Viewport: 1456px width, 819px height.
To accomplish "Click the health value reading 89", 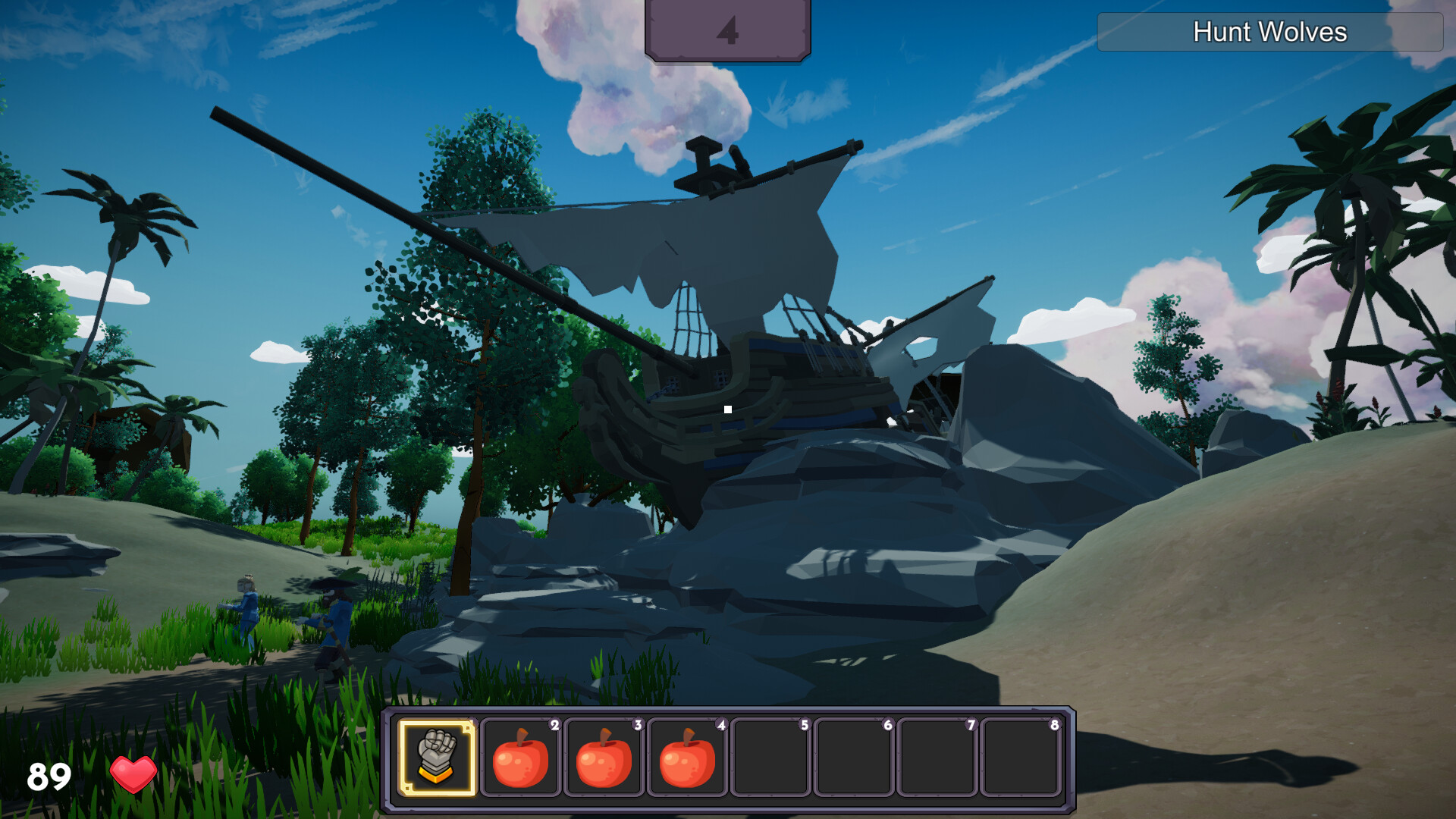I will click(x=49, y=775).
